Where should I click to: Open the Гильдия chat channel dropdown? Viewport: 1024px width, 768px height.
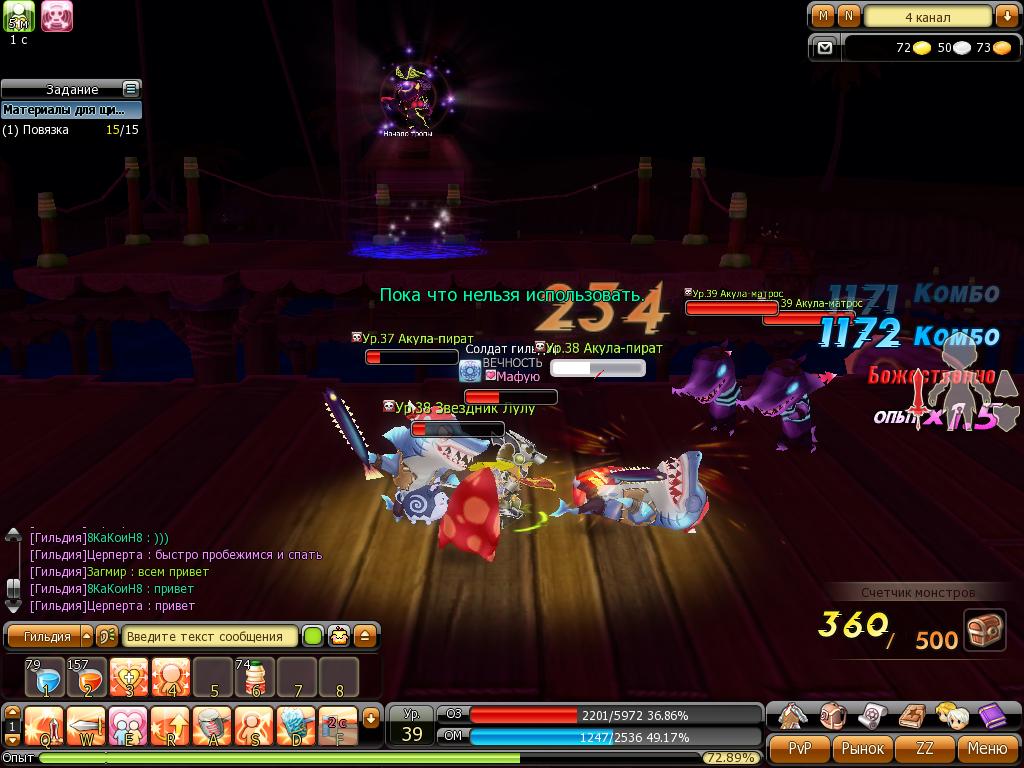[86, 636]
